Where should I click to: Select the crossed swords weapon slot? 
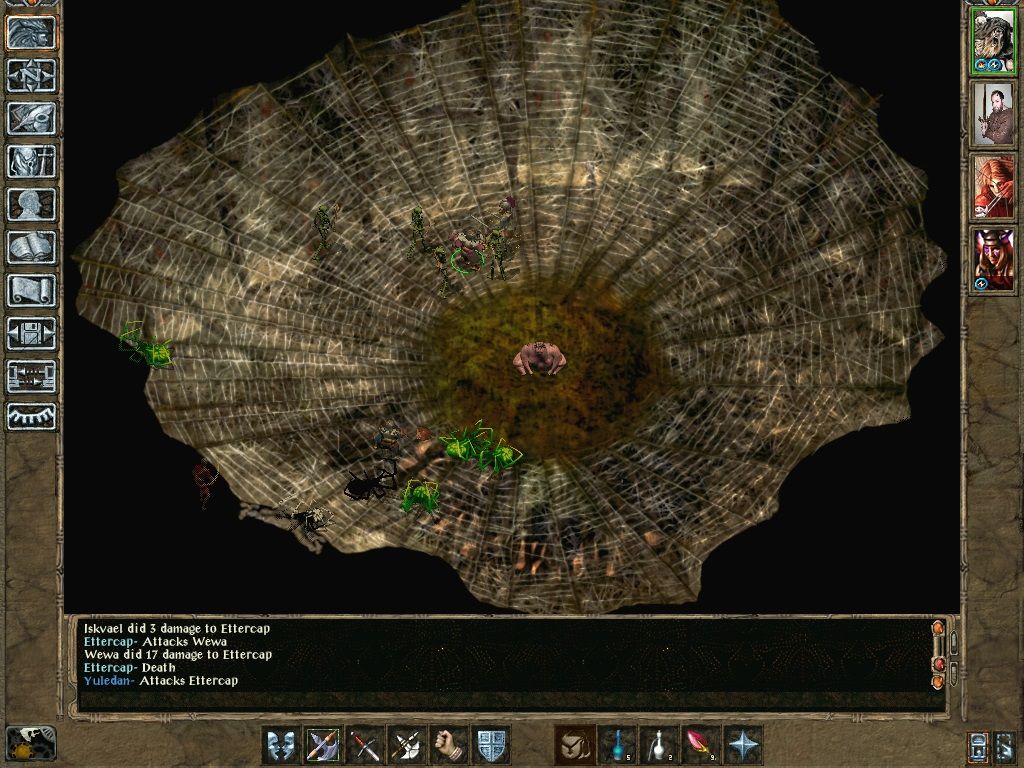click(365, 745)
